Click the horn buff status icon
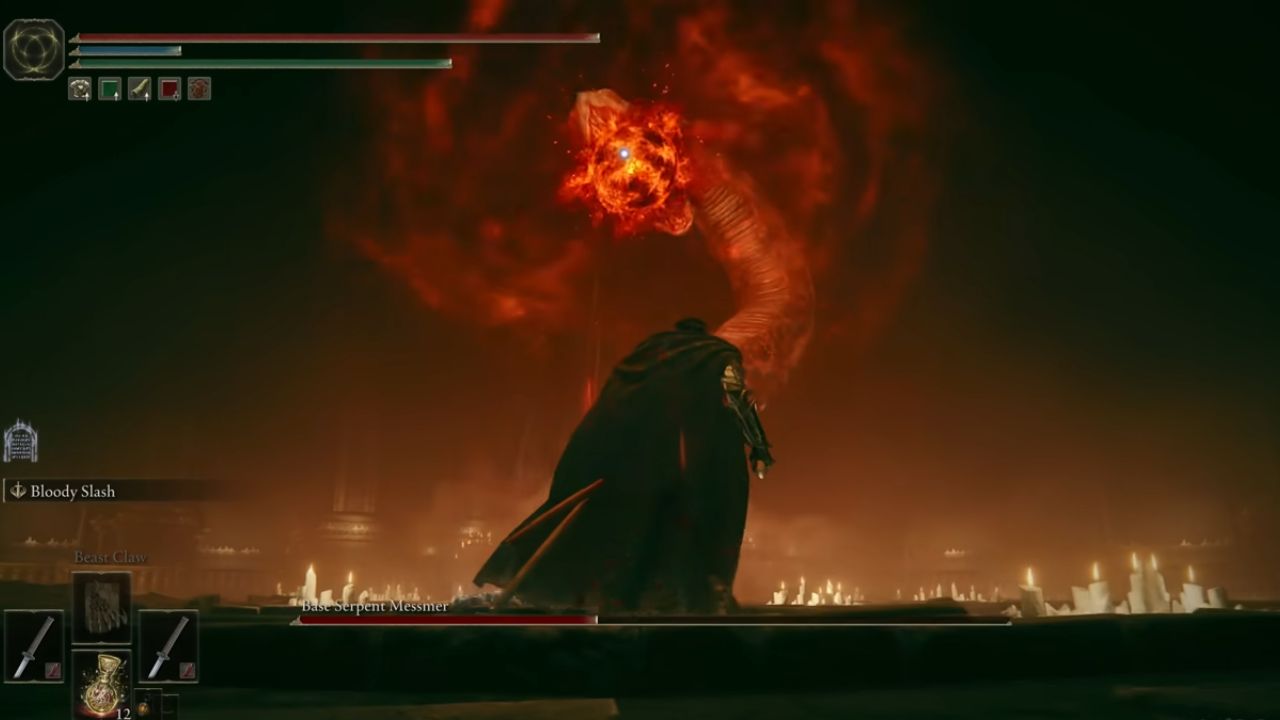The width and height of the screenshot is (1280, 720). coord(140,89)
